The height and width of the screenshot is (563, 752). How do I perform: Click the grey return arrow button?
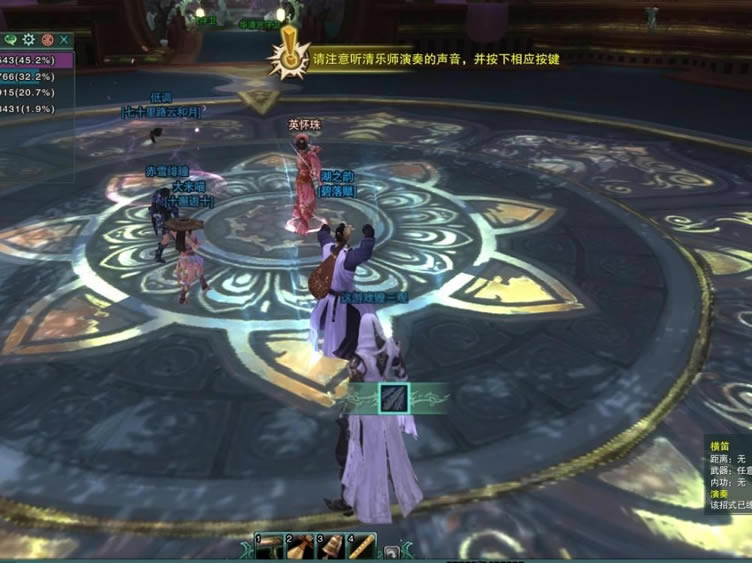[x=393, y=551]
